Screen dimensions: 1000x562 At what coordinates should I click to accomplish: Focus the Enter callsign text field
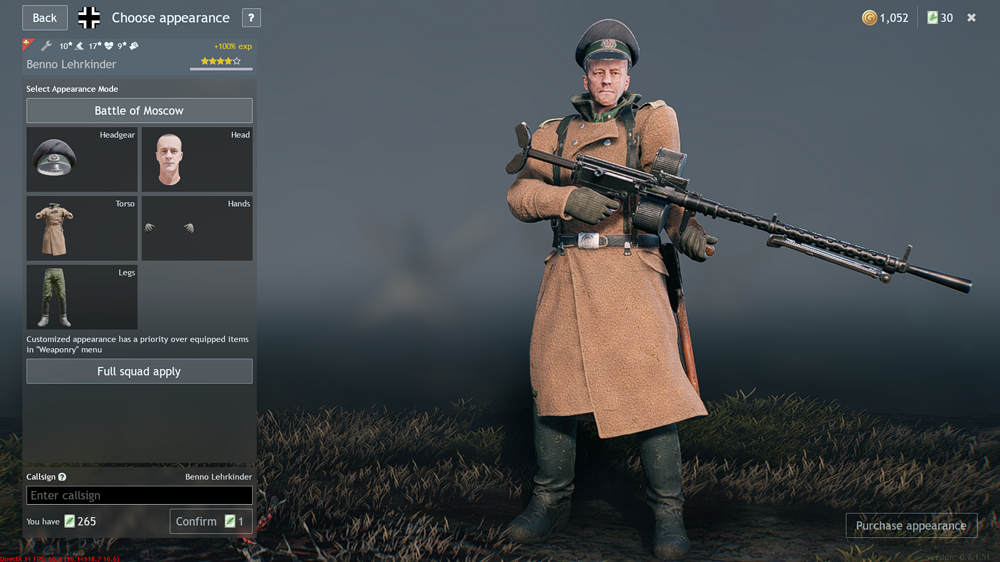click(x=139, y=496)
